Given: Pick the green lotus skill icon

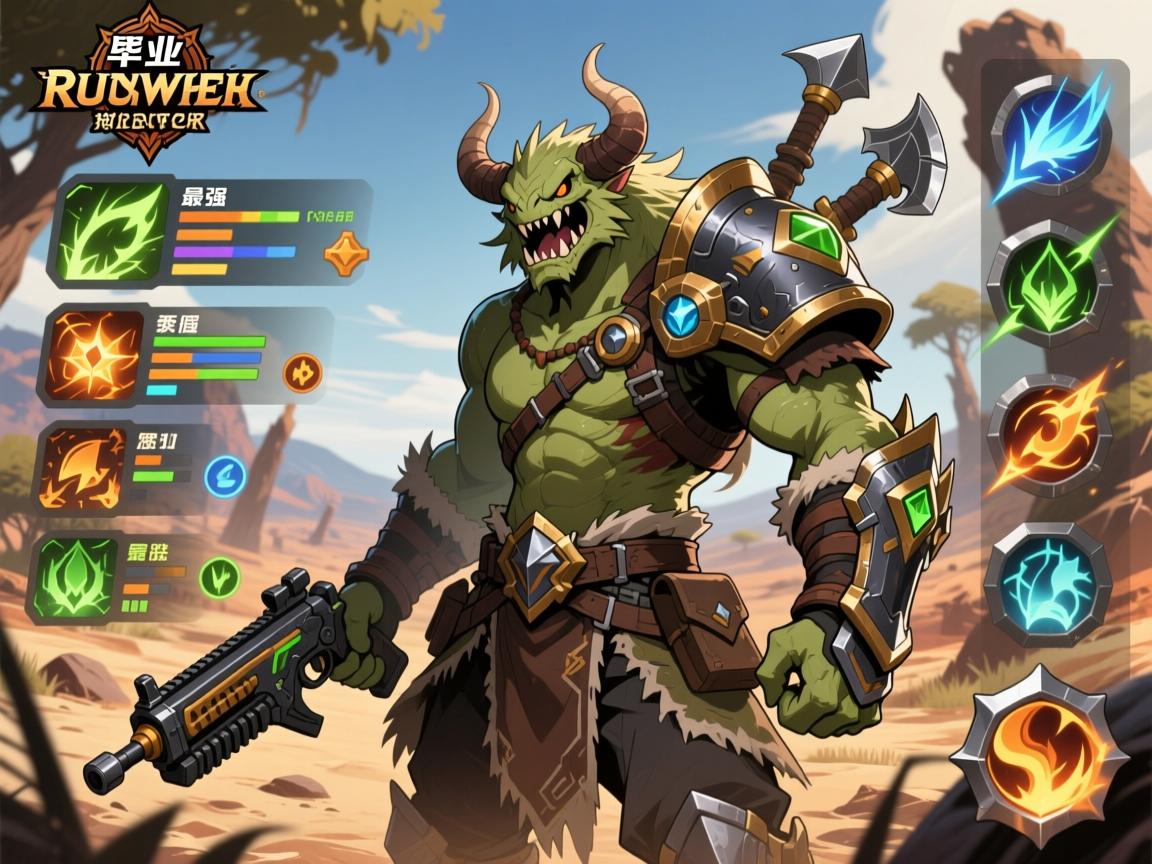Looking at the screenshot, I should pos(76,577).
